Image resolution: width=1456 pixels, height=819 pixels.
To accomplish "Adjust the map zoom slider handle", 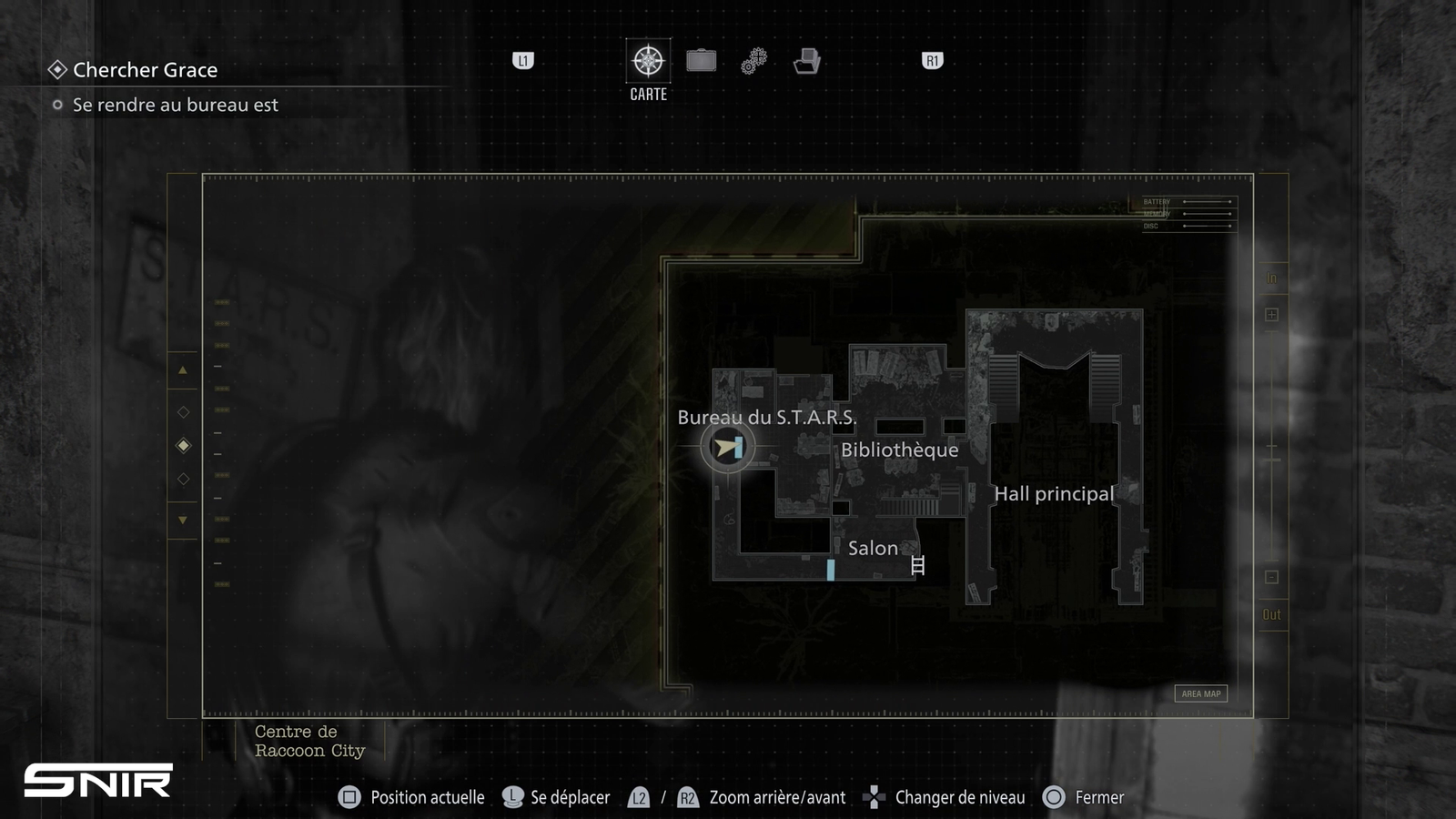I will [1271, 460].
